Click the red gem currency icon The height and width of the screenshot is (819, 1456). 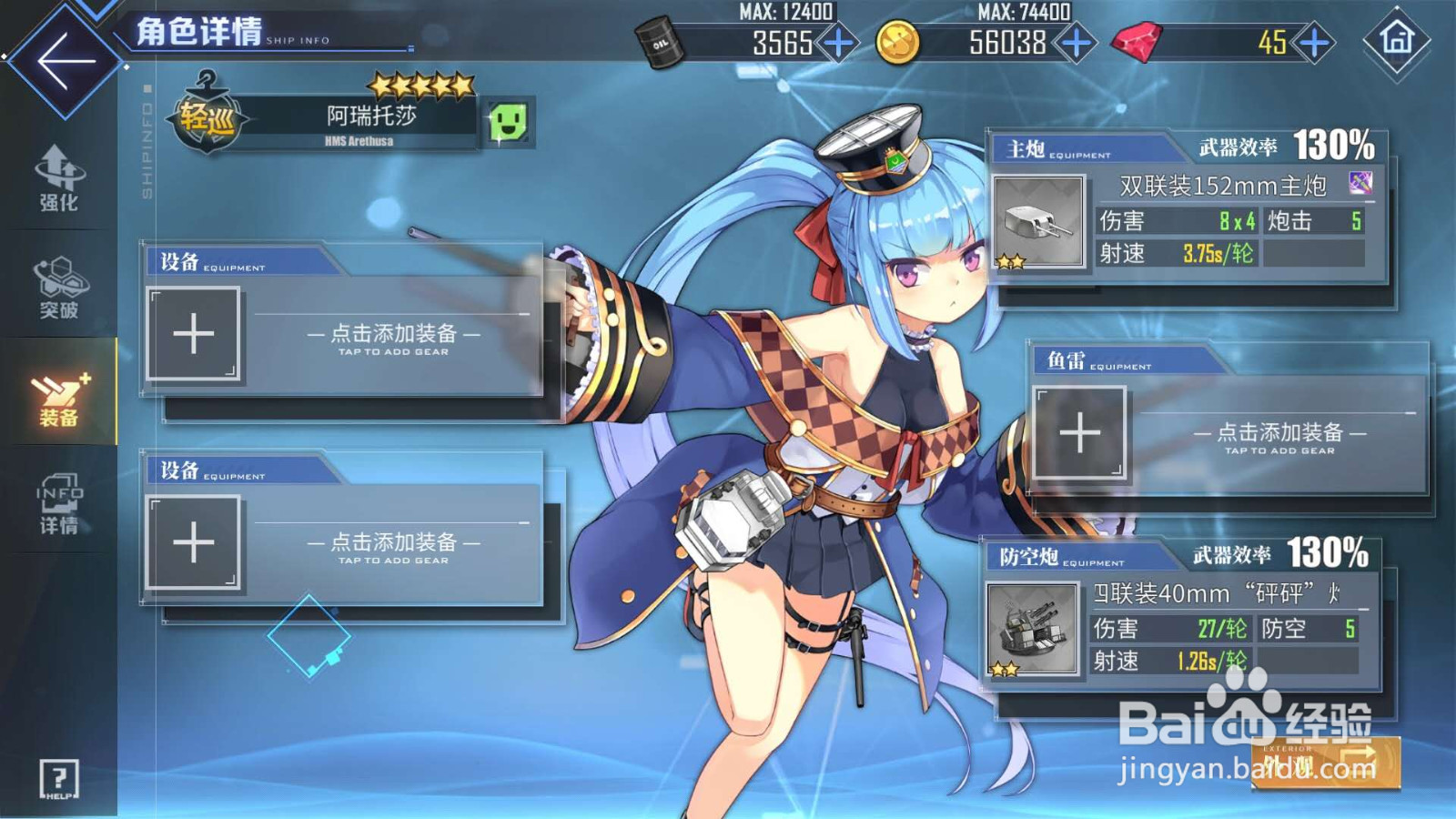(1134, 42)
